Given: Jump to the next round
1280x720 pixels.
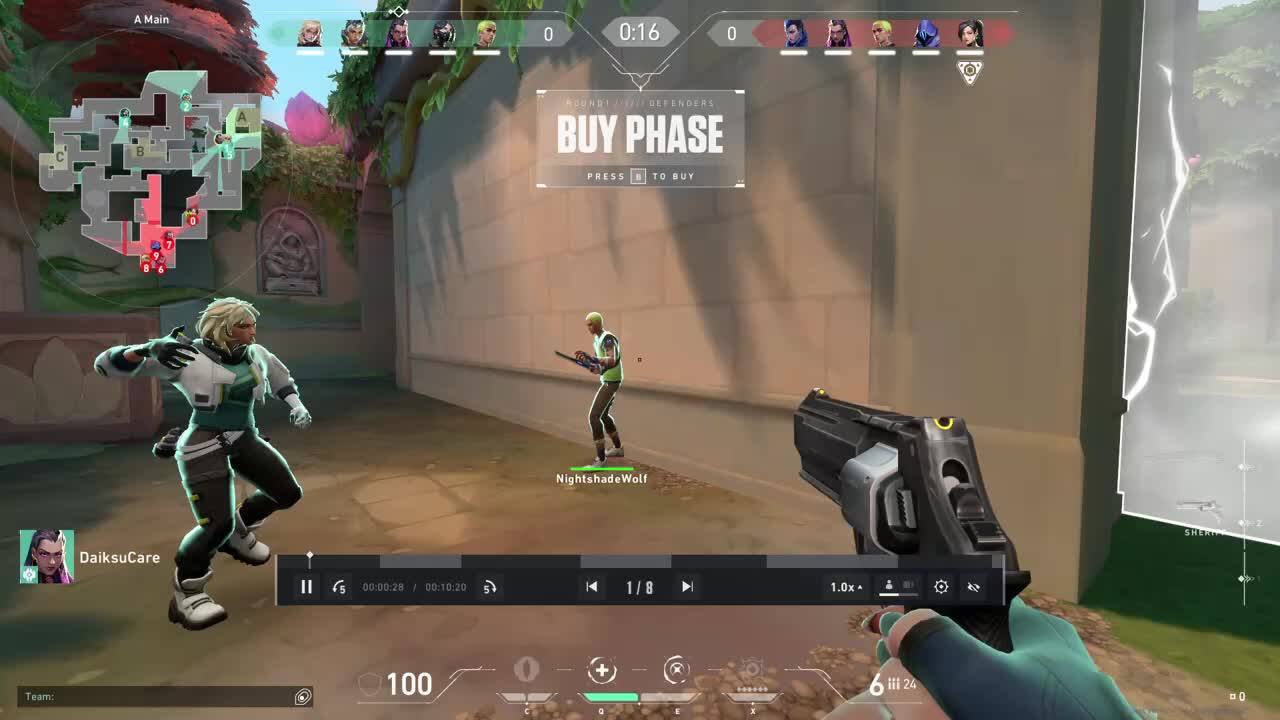Looking at the screenshot, I should pos(685,587).
